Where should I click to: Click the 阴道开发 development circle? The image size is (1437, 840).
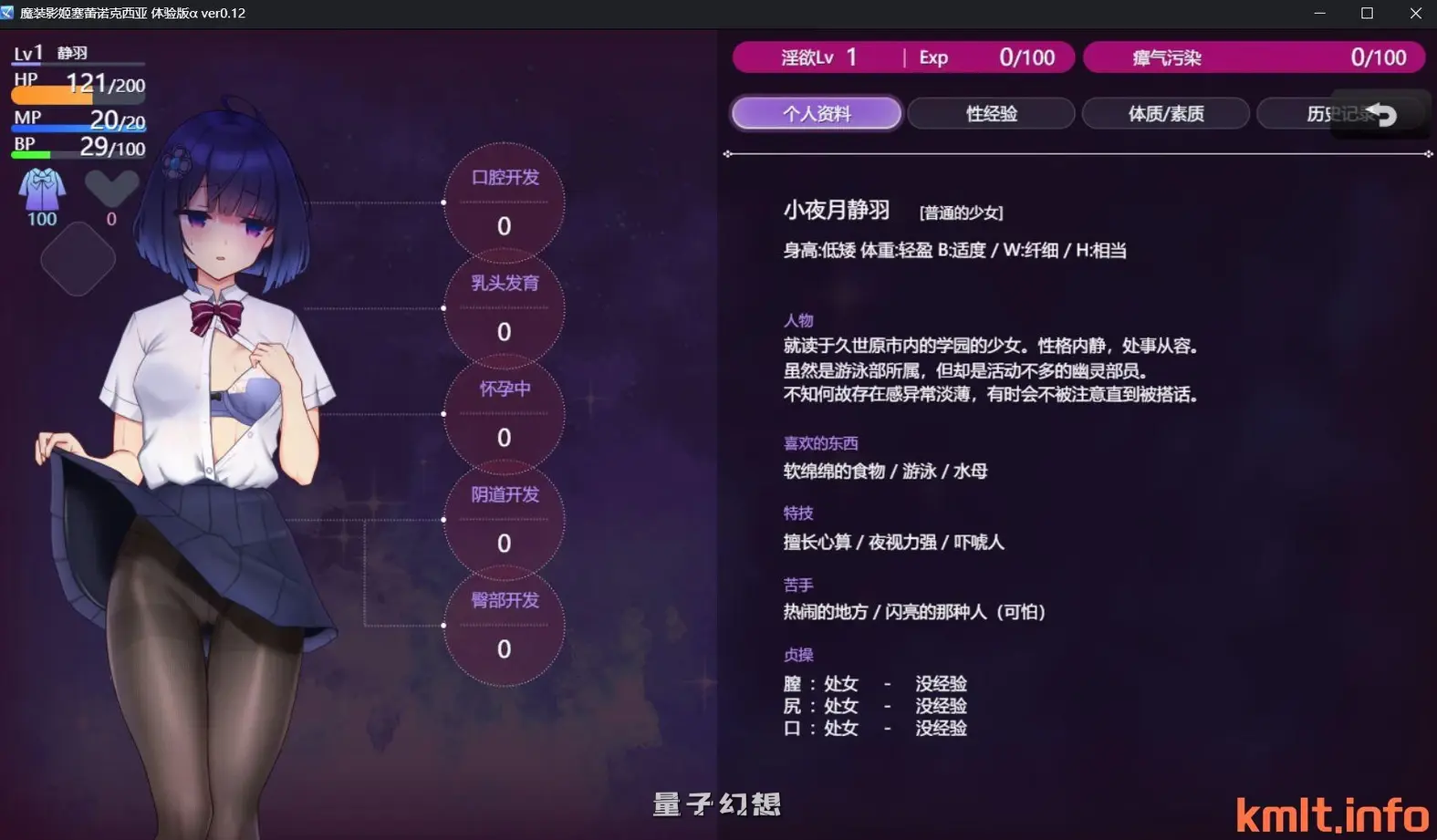tap(503, 521)
